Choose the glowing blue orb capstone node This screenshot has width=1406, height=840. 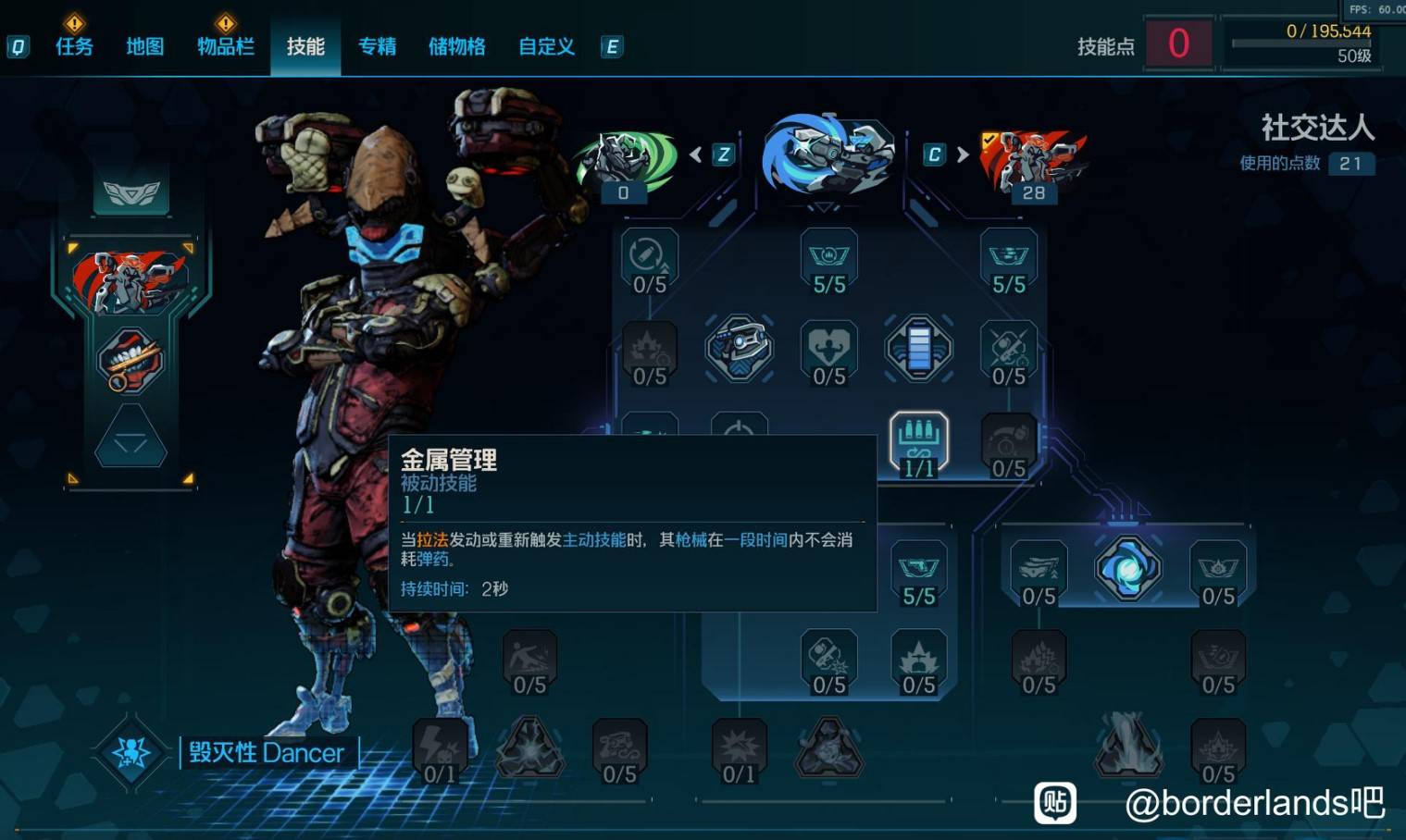(x=1127, y=568)
